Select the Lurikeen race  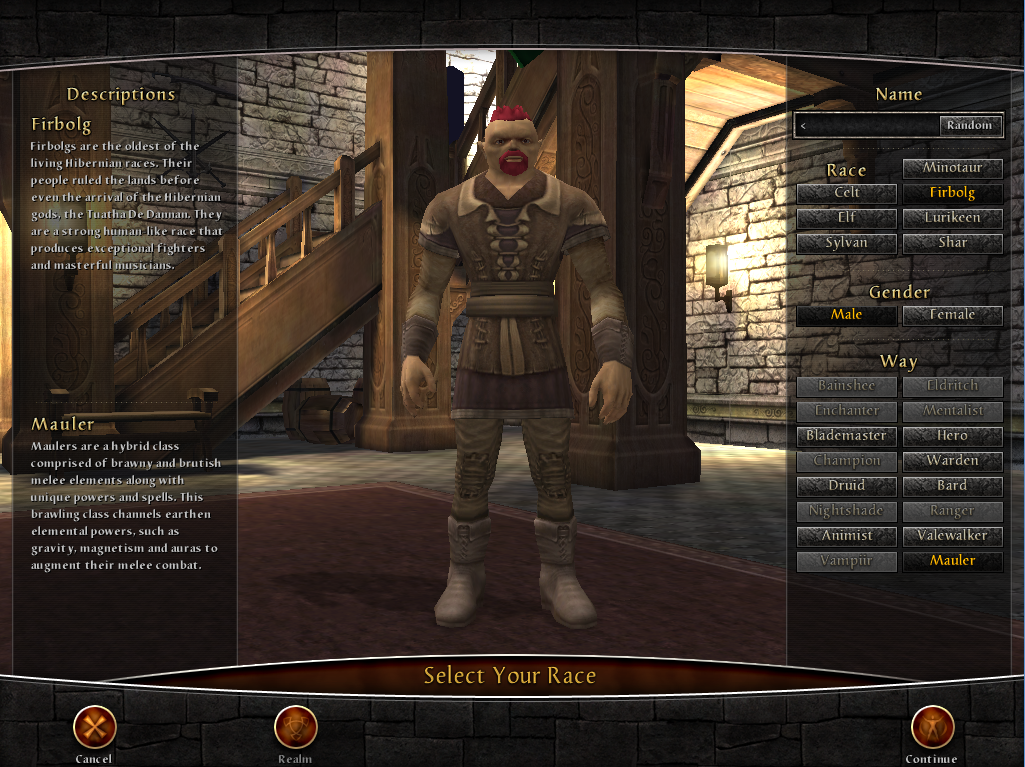952,218
